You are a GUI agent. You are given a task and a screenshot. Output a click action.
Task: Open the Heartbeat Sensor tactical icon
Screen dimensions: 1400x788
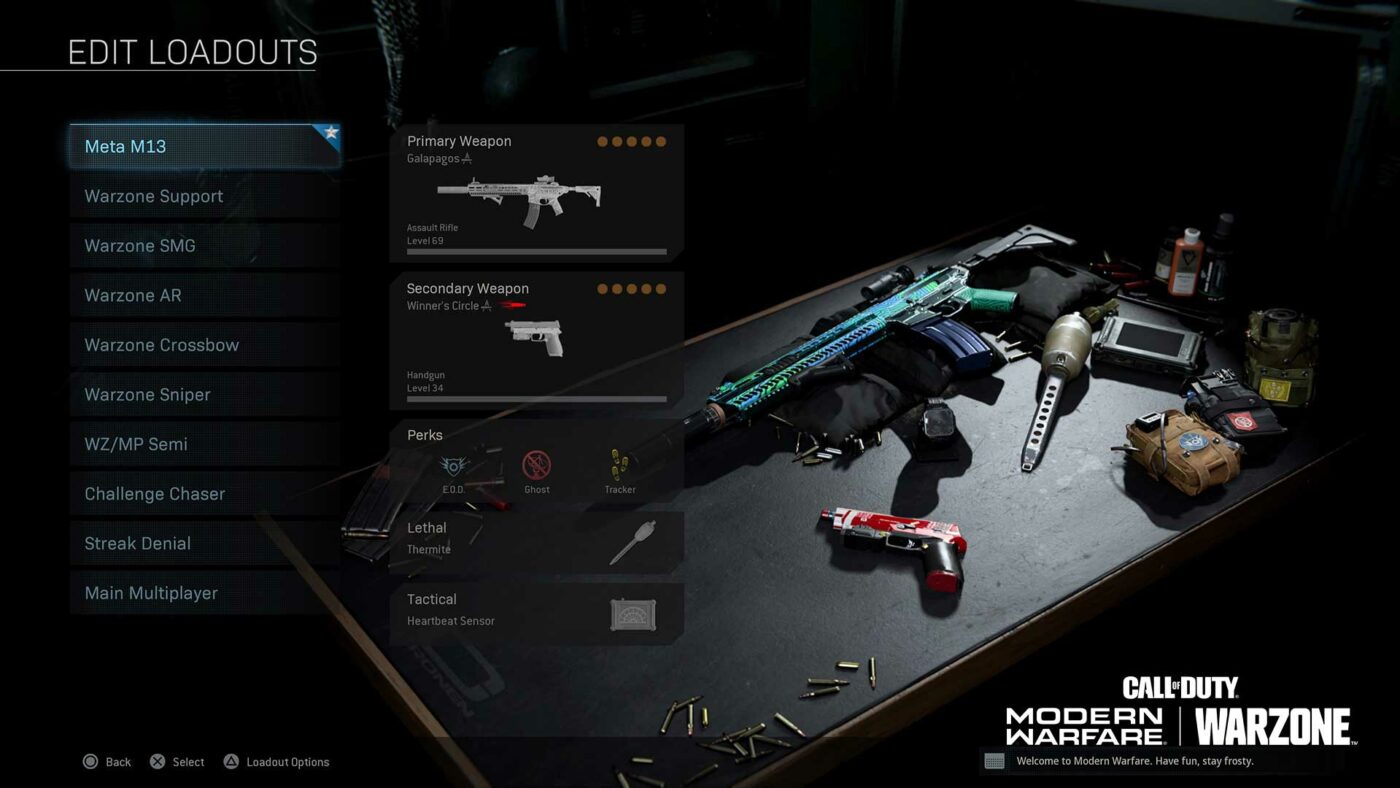coord(631,615)
